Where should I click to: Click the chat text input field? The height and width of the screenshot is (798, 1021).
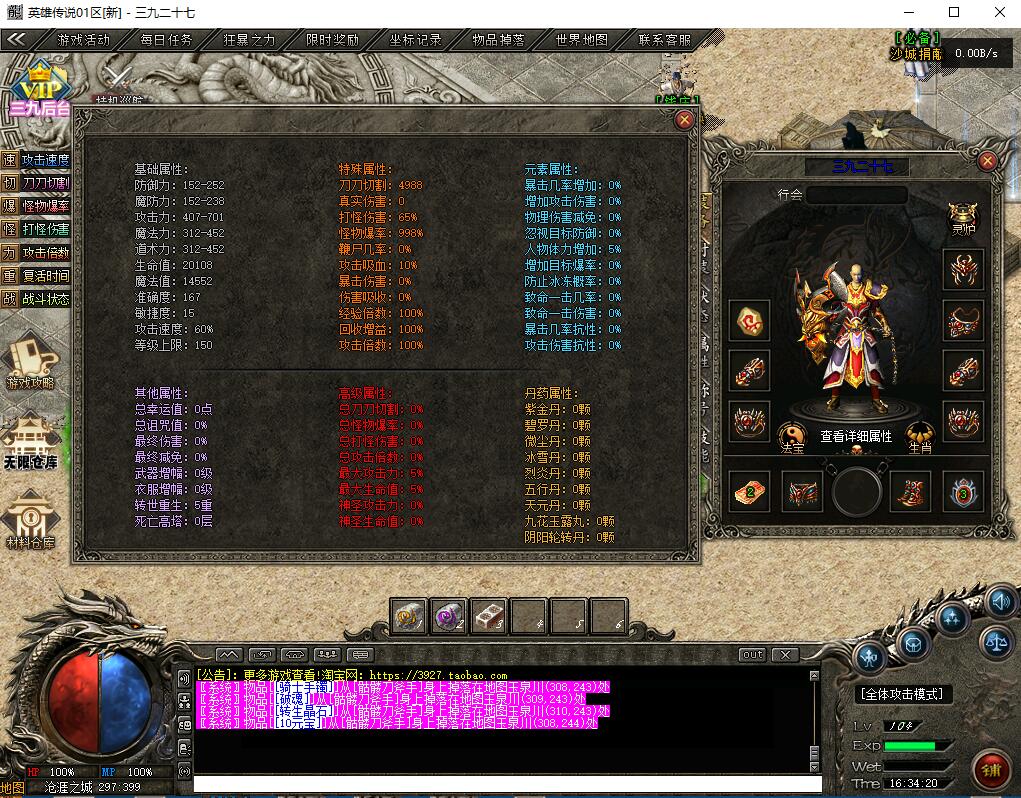[x=500, y=783]
